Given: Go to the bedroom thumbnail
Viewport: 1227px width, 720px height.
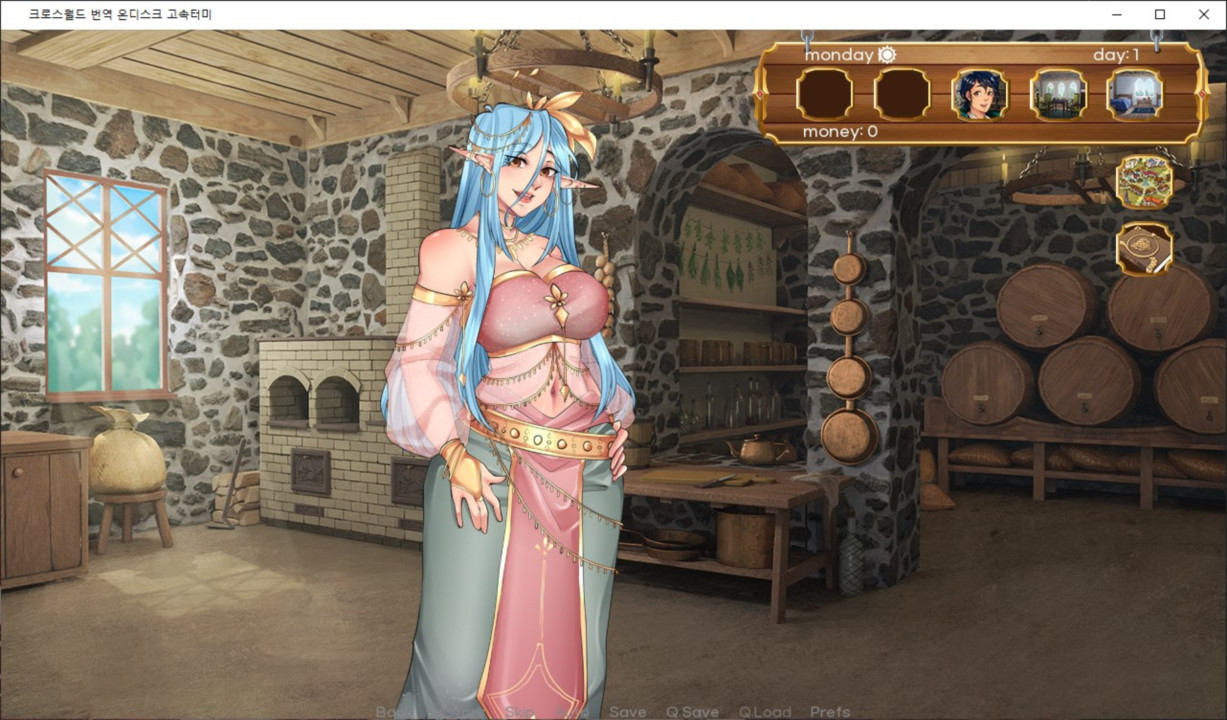Looking at the screenshot, I should tap(1134, 95).
